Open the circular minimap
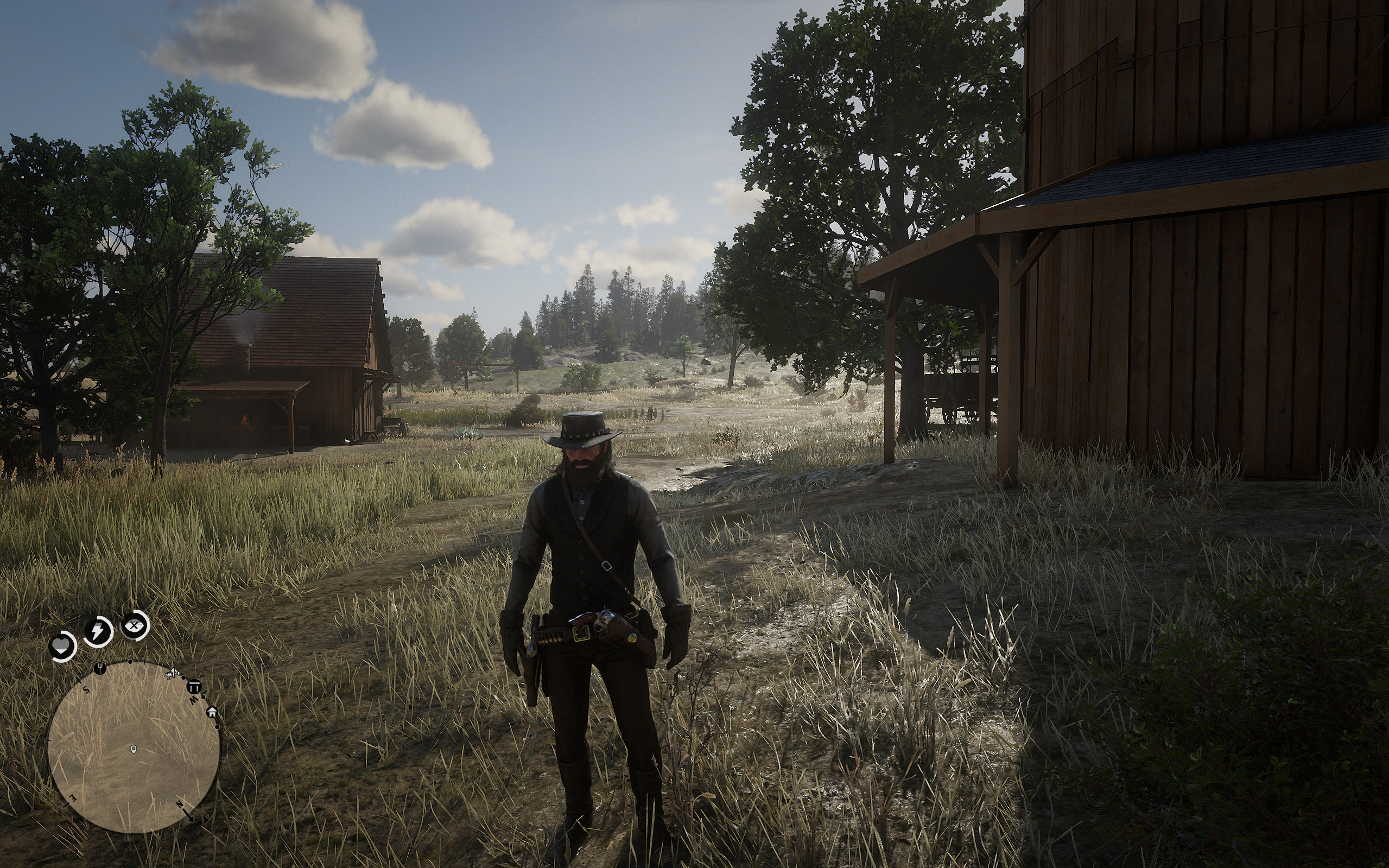This screenshot has height=868, width=1389. click(134, 747)
